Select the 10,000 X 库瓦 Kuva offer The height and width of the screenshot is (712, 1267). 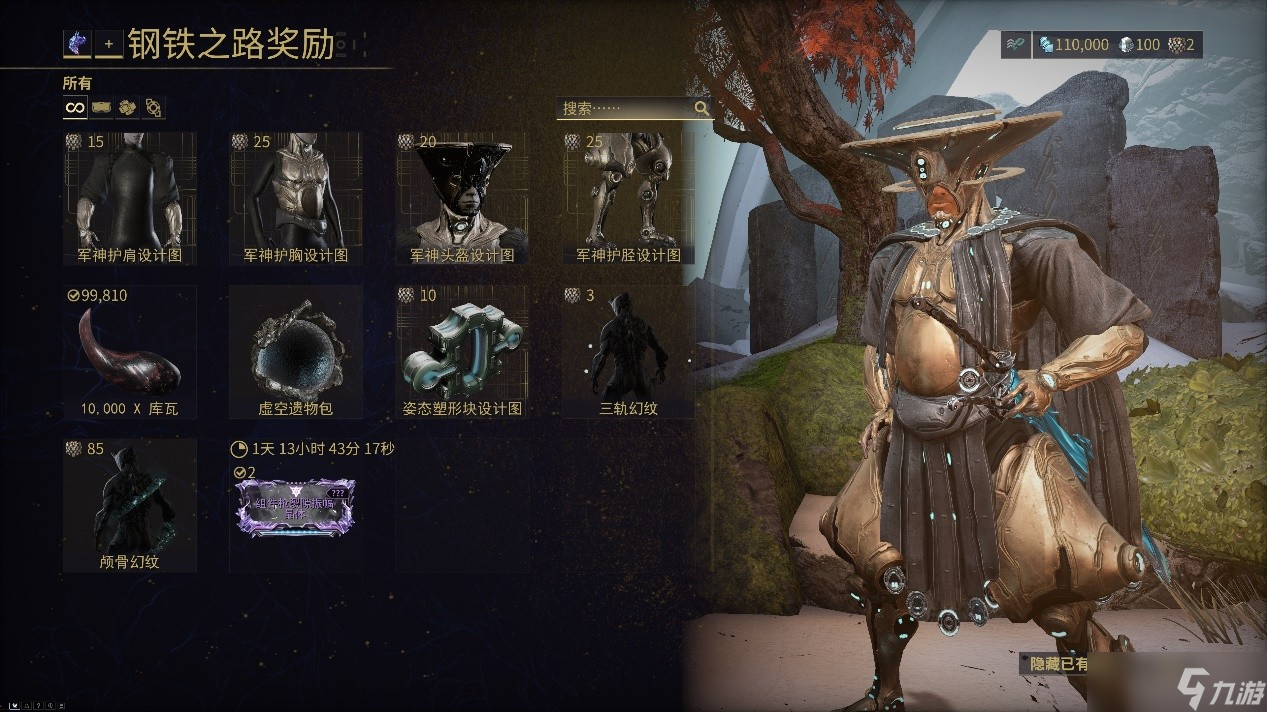tap(129, 352)
